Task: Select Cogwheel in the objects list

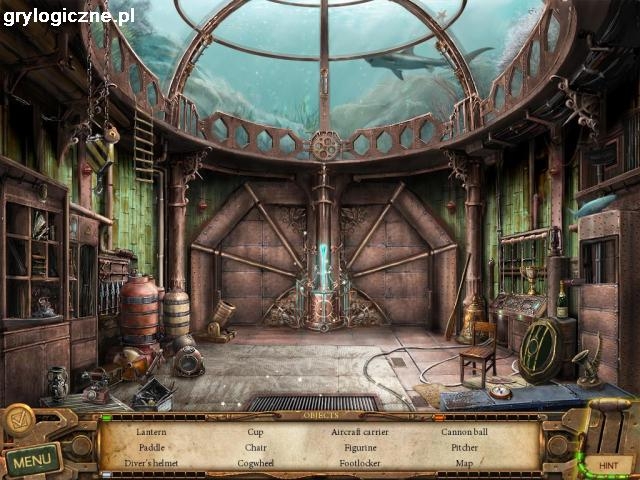Action: [x=256, y=463]
